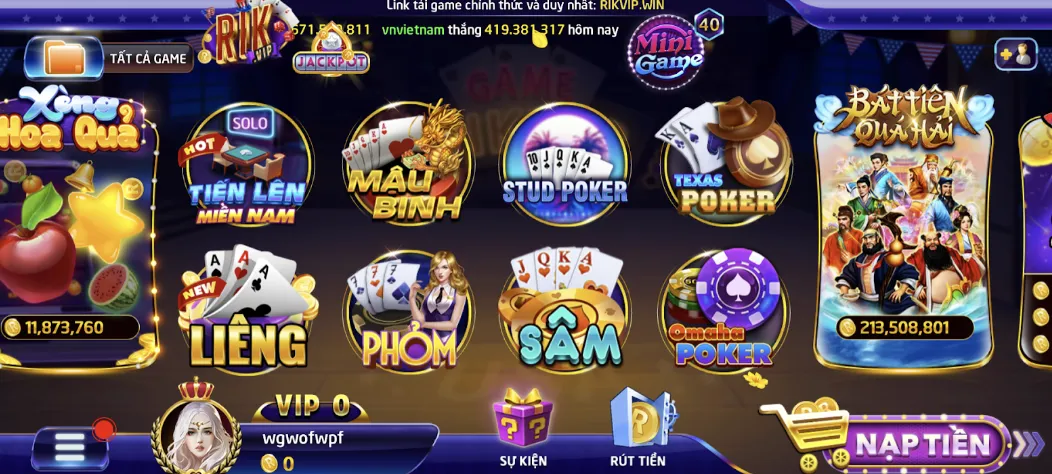The height and width of the screenshot is (474, 1052).
Task: Play Texas Poker
Action: pyautogui.click(x=725, y=163)
